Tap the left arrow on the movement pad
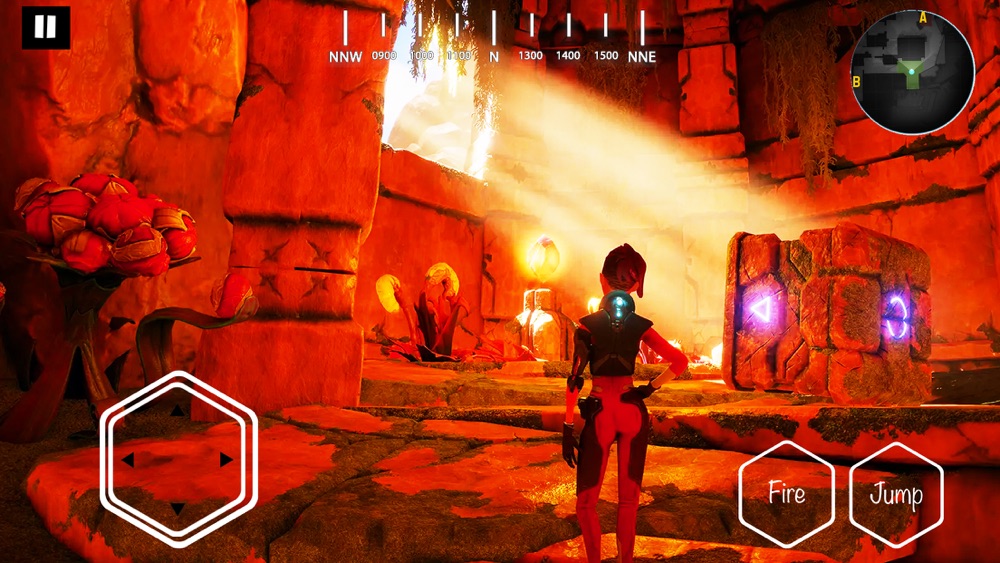The height and width of the screenshot is (563, 1000). (128, 460)
